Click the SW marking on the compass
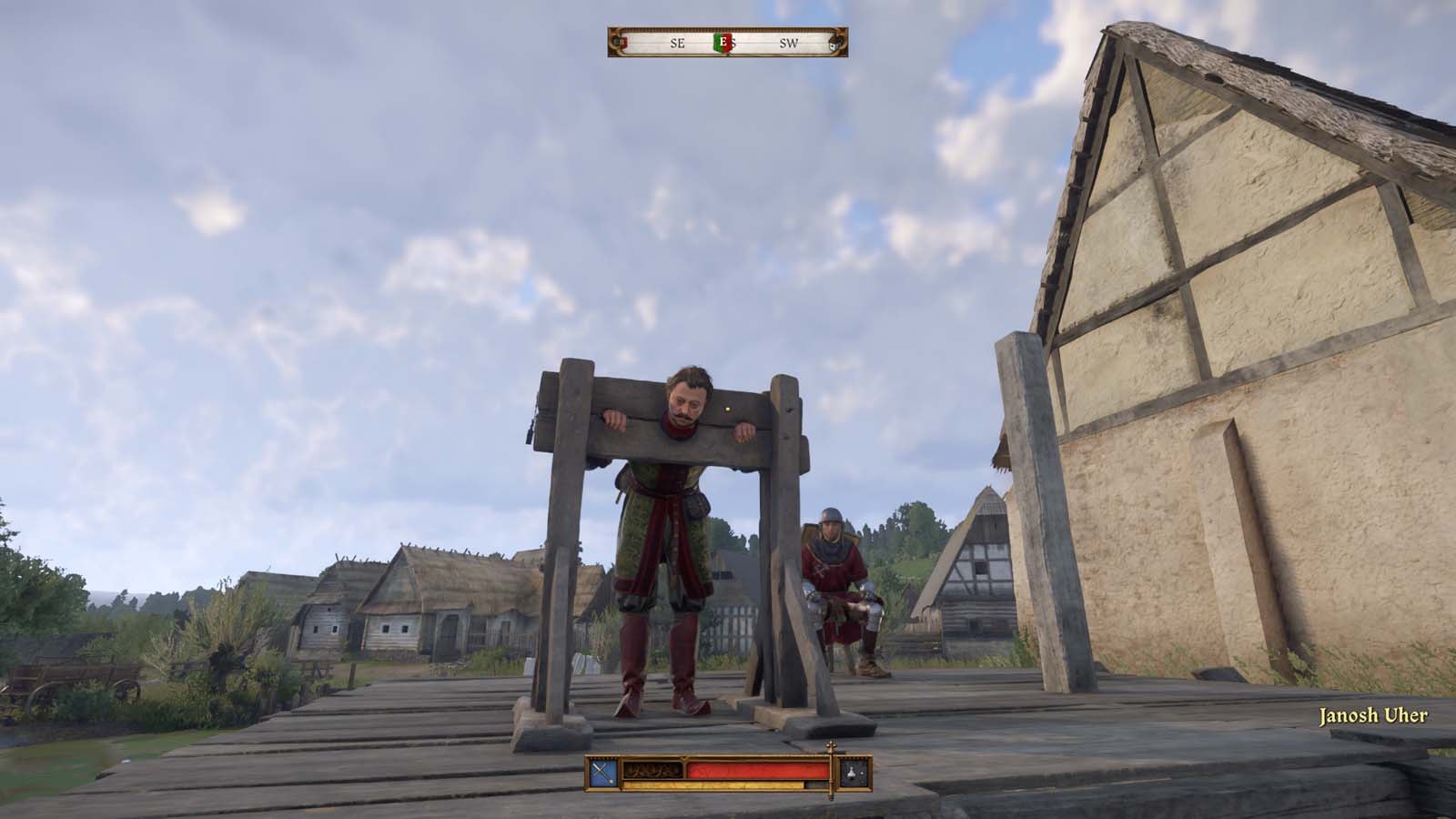The image size is (1456, 819). click(789, 43)
